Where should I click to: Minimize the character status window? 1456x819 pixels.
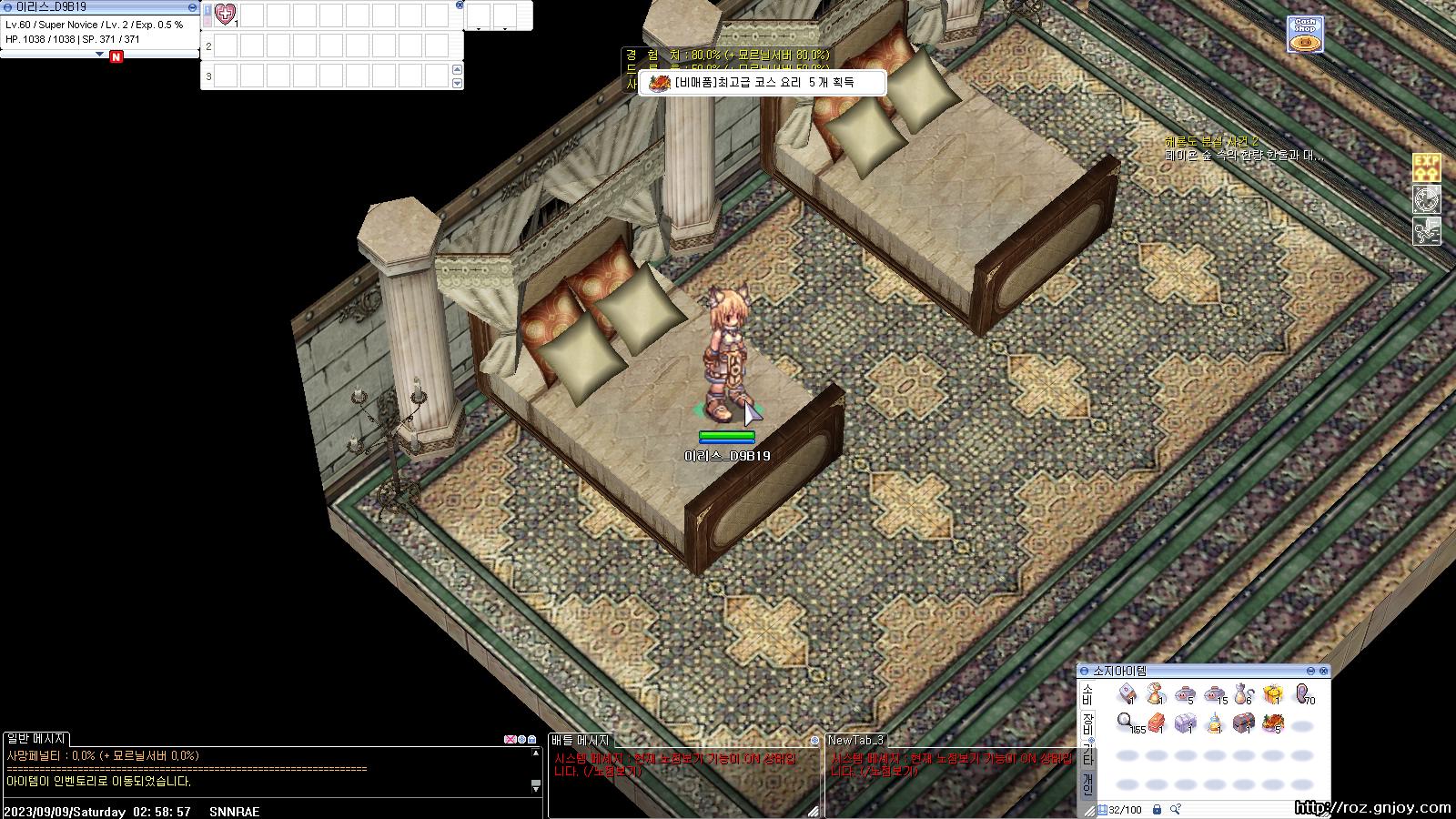click(x=191, y=6)
